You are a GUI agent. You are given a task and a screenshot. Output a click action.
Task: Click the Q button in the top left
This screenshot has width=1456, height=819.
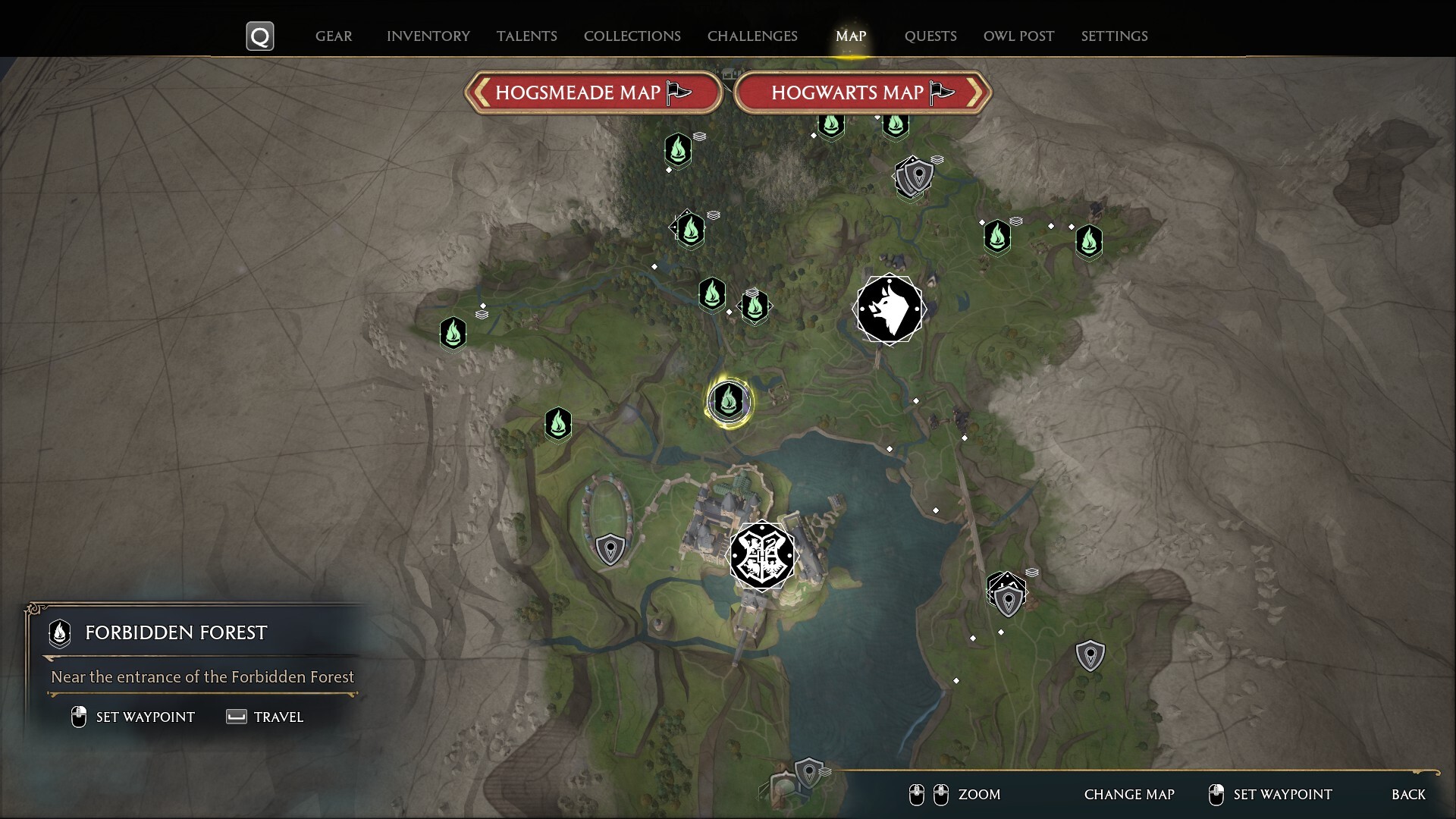pos(259,36)
